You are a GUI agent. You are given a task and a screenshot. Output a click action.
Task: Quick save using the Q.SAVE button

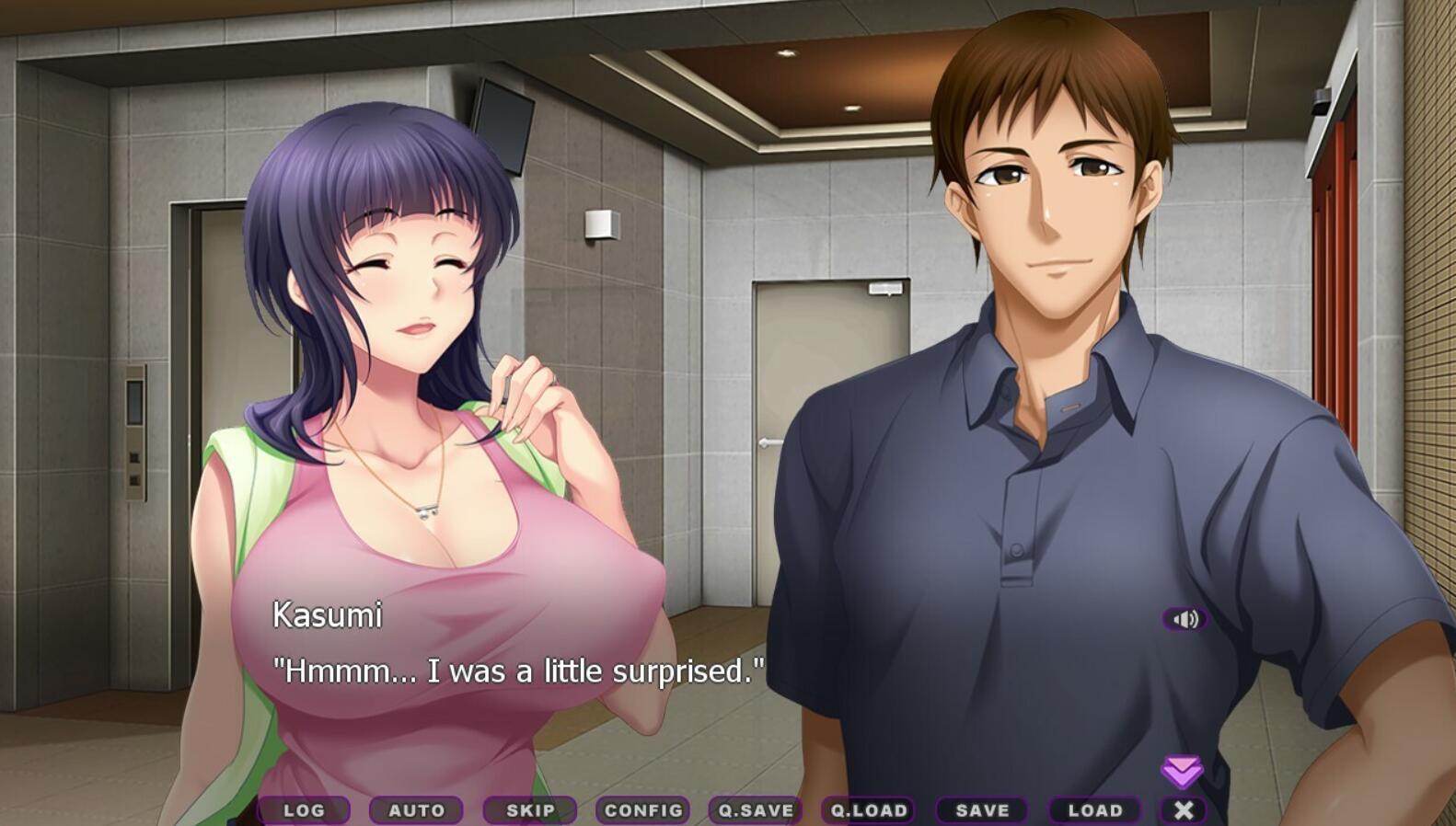[756, 810]
